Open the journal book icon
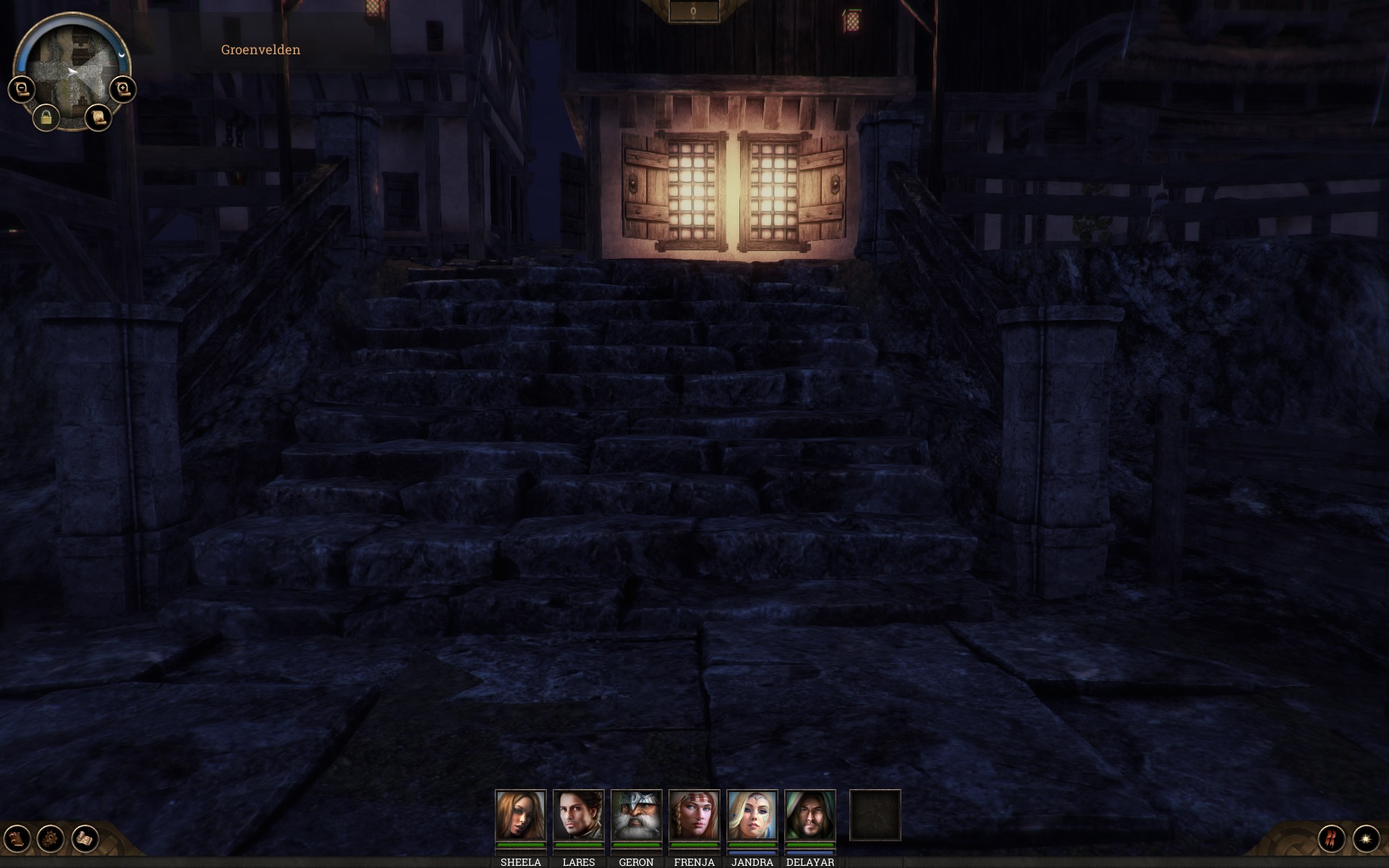 coord(17,838)
